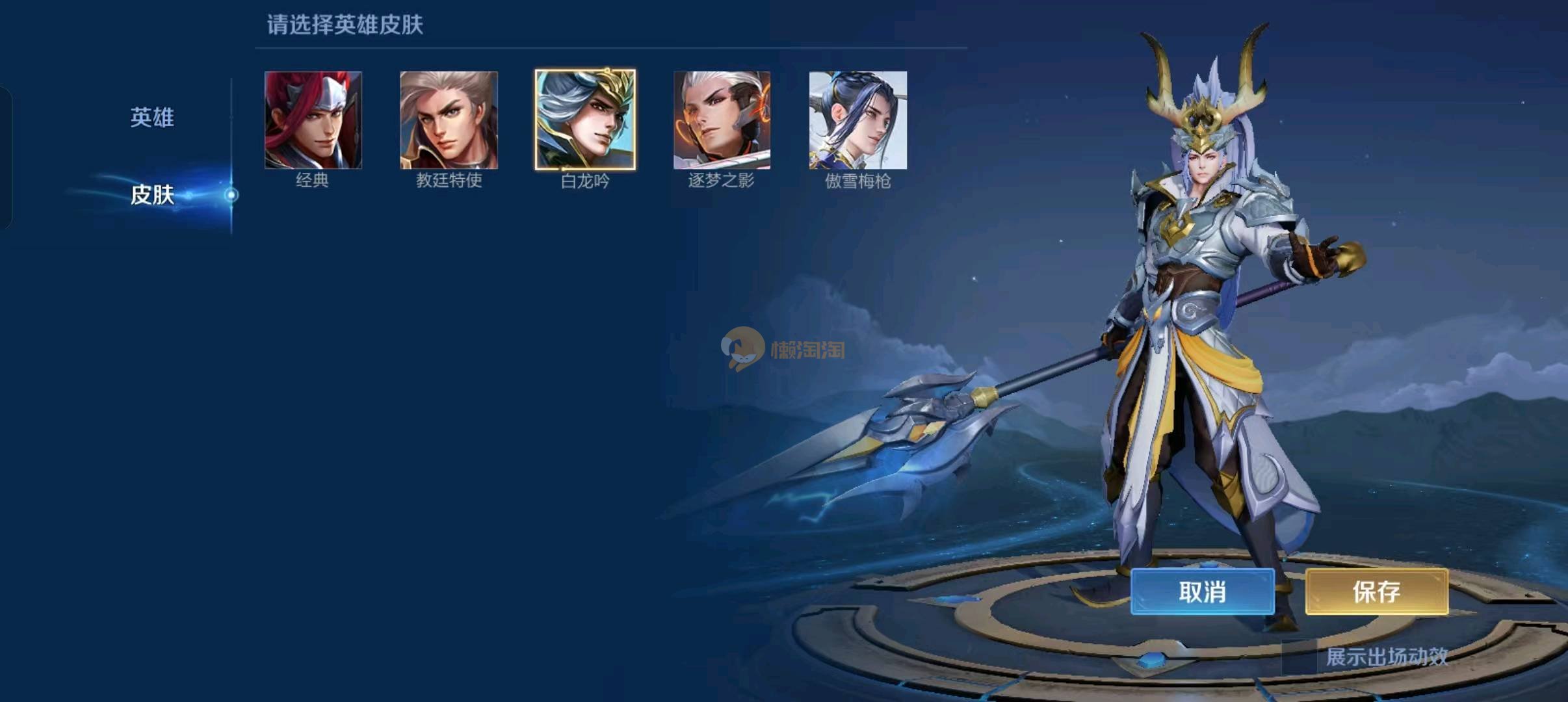Select the 经典 skin portrait
The width and height of the screenshot is (1568, 702).
click(x=313, y=120)
